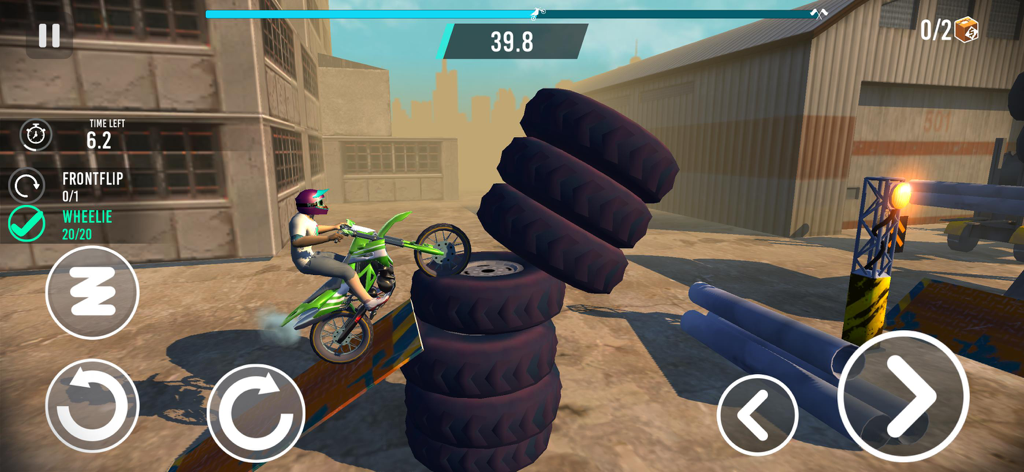
Task: Pause the game
Action: [48, 36]
